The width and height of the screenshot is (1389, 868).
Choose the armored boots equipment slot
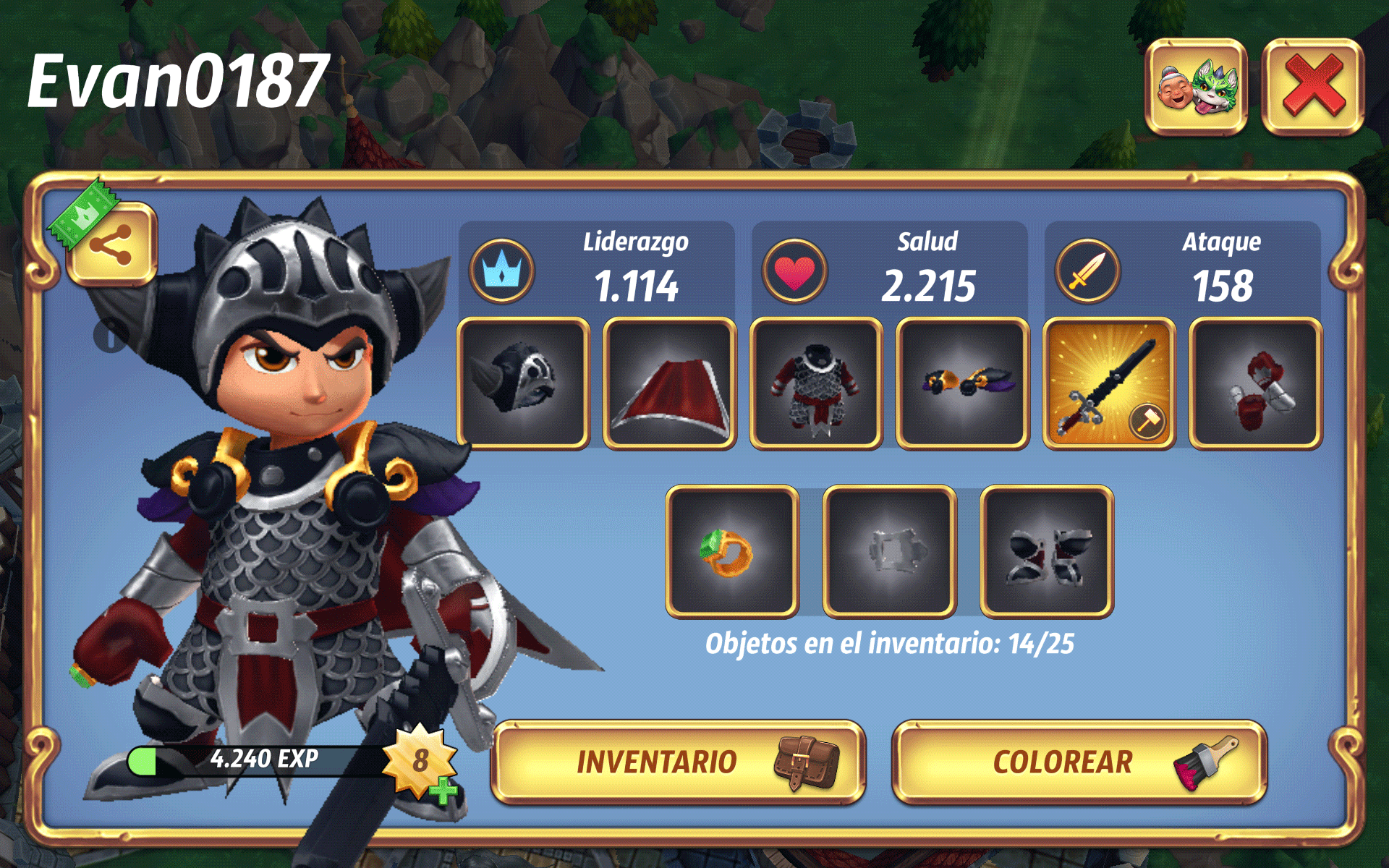pos(1046,551)
